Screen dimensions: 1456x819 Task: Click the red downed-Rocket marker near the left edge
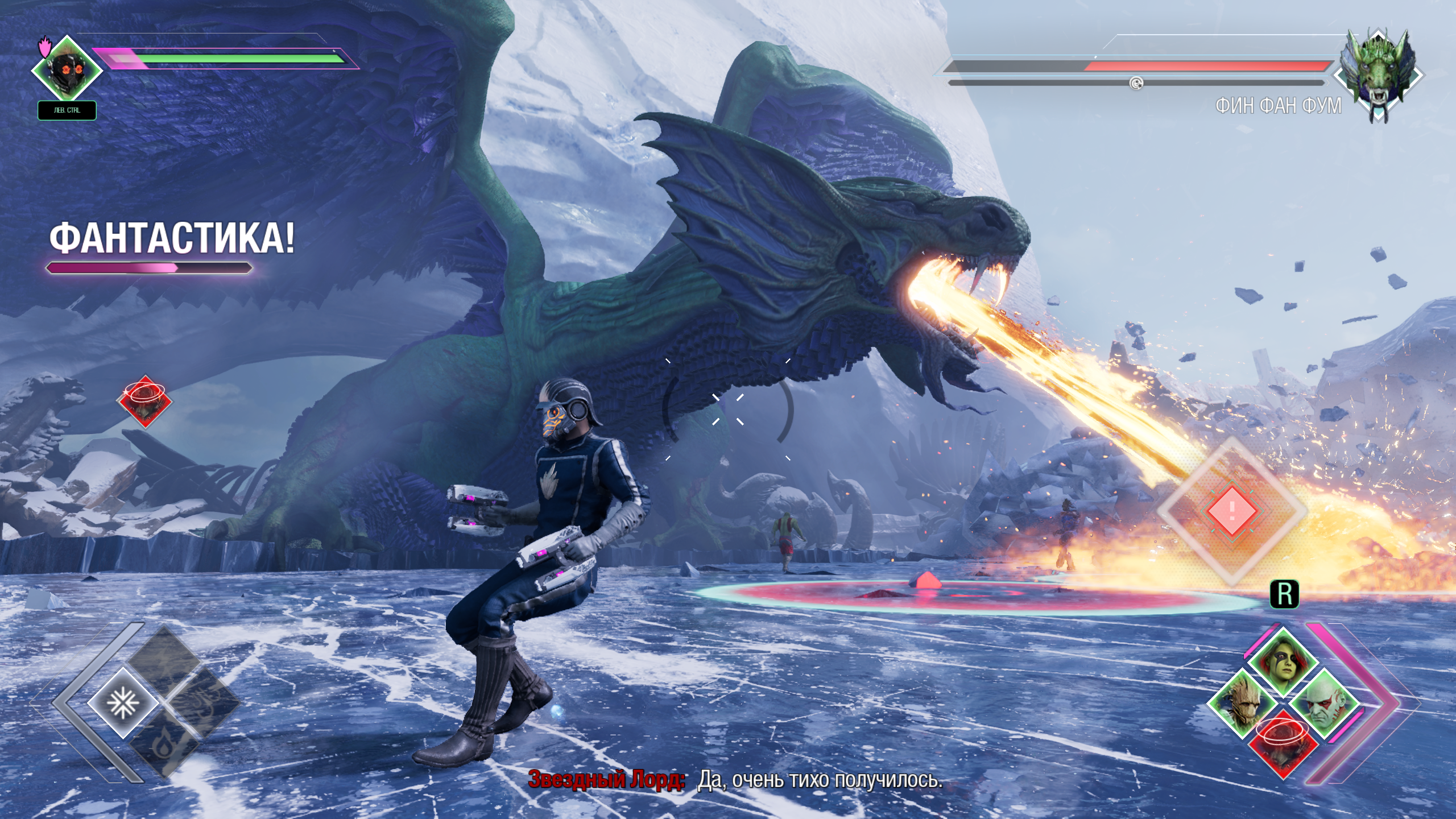tap(144, 401)
